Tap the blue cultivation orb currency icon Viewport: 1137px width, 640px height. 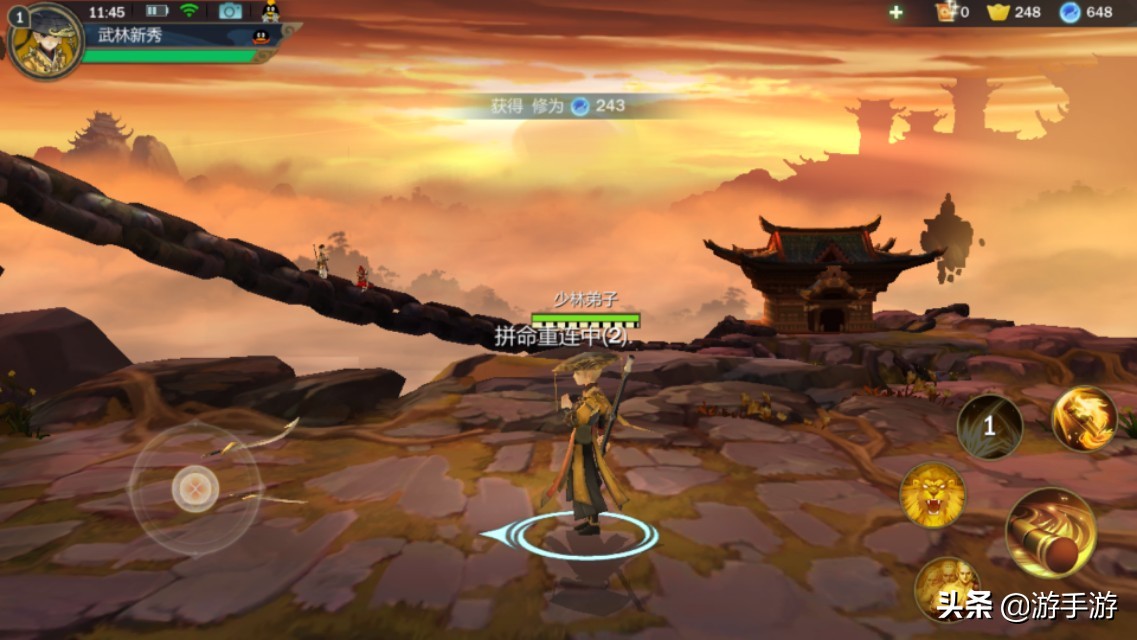point(1070,12)
